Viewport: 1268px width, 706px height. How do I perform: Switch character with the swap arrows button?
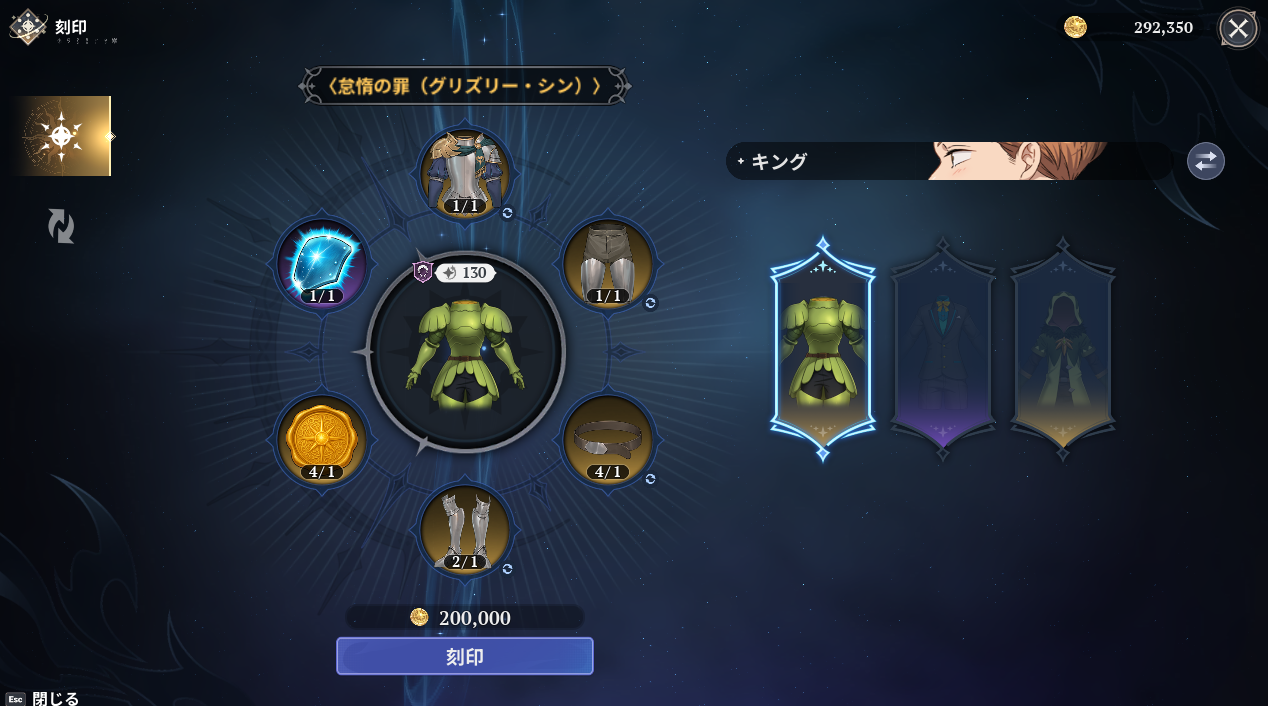coord(1205,161)
